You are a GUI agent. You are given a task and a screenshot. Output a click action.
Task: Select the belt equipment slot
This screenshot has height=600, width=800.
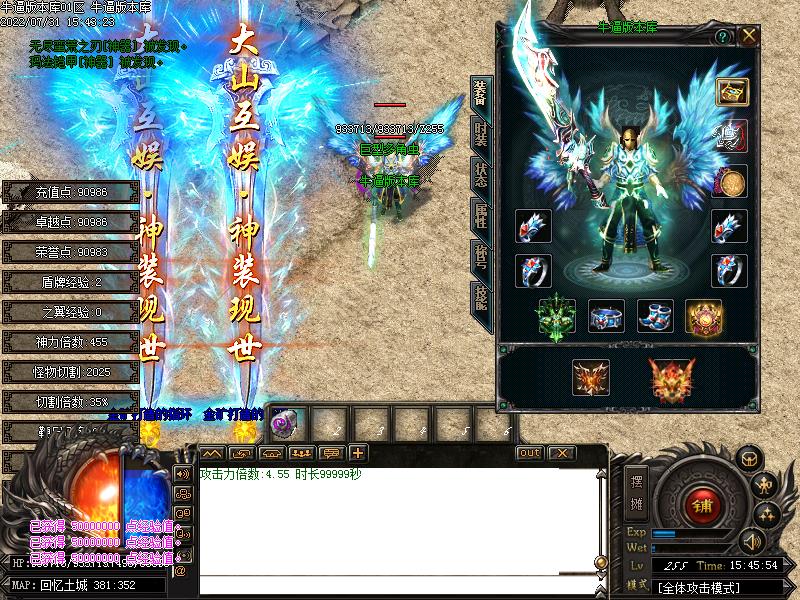(606, 317)
